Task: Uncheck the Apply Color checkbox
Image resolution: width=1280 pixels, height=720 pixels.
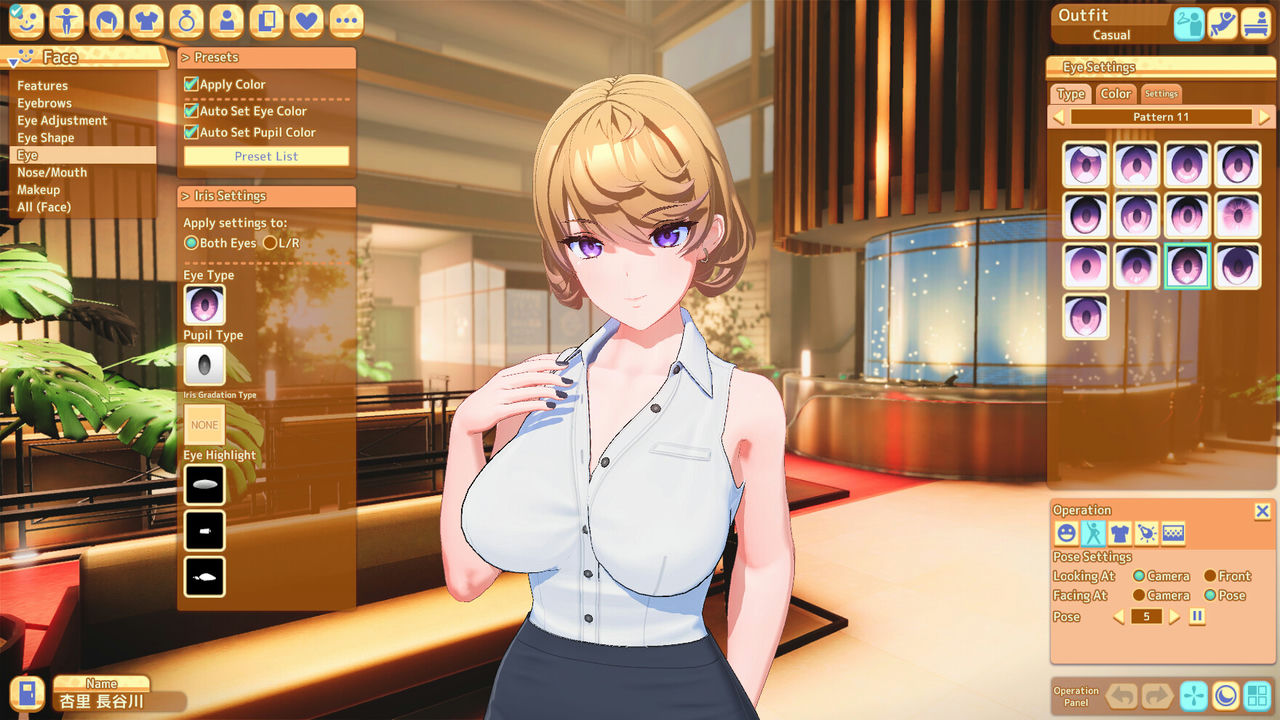Action: point(189,84)
